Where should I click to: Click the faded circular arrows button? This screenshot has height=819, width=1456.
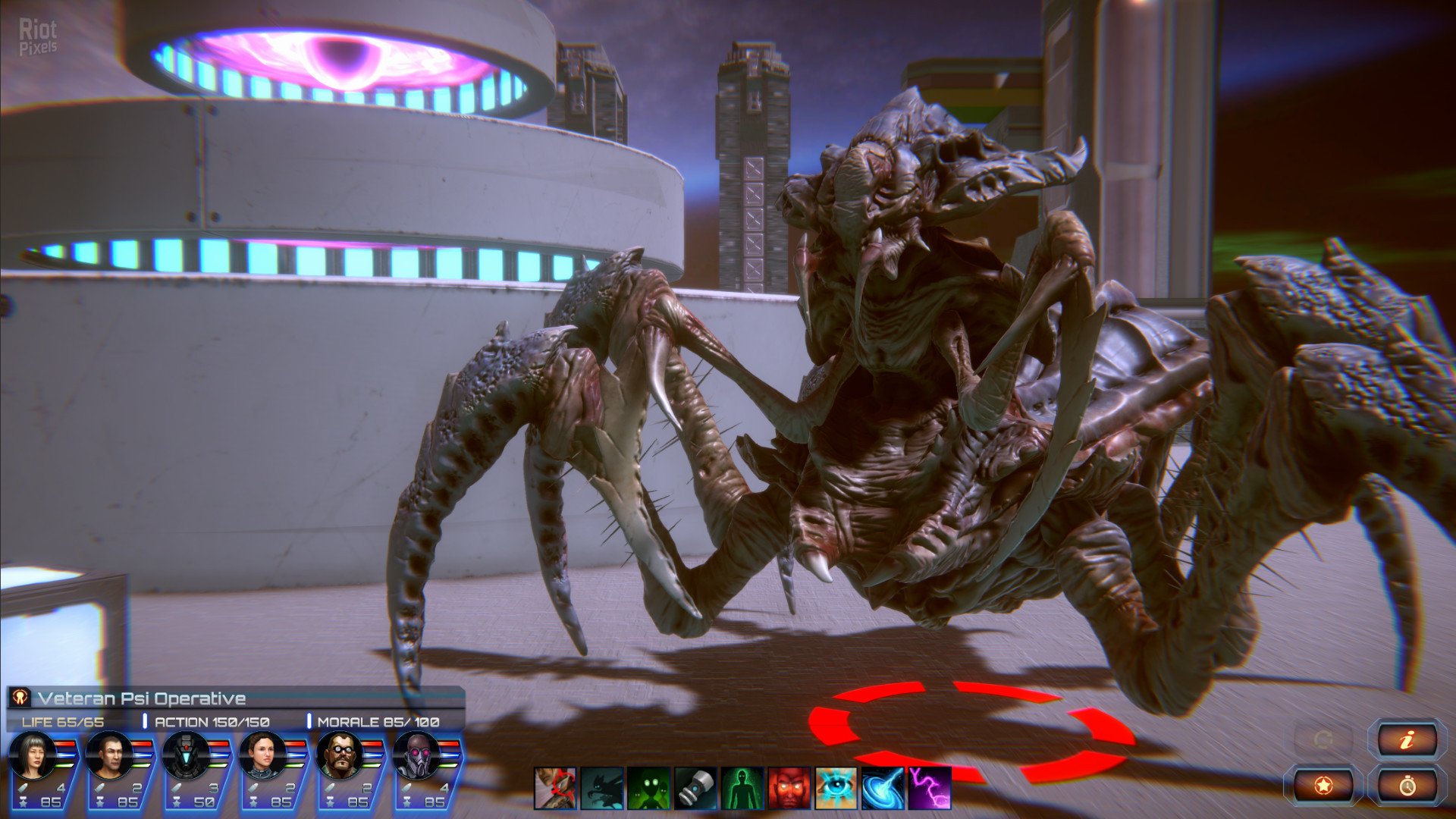[x=1323, y=739]
